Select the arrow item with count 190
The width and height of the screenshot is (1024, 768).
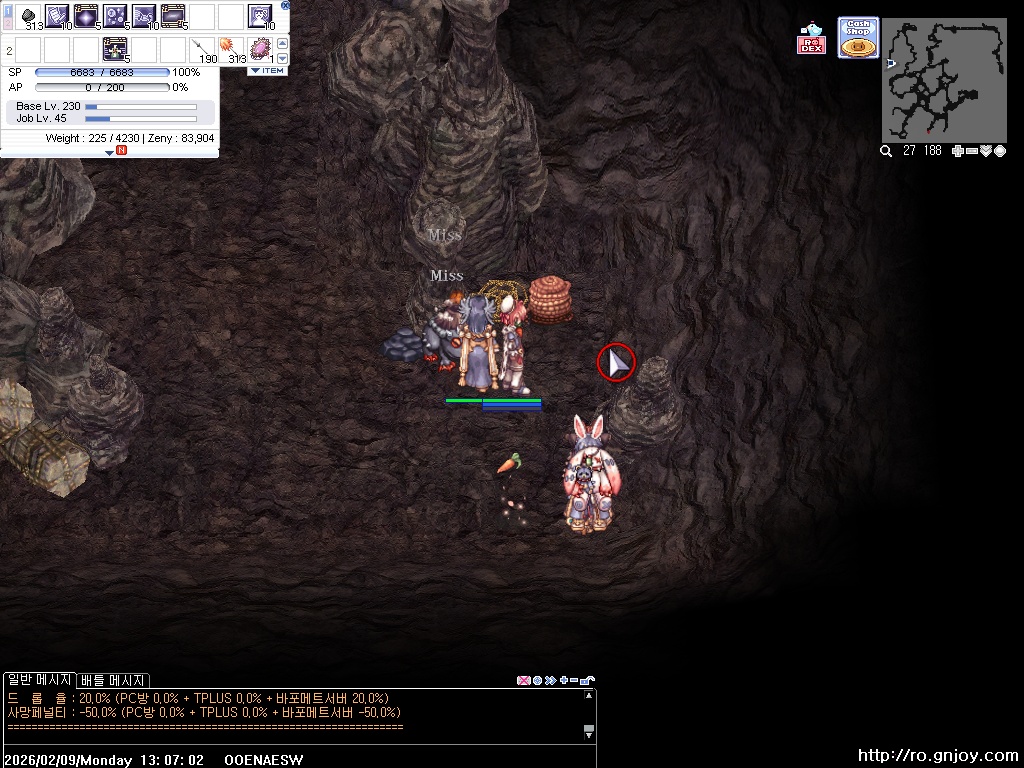point(202,48)
